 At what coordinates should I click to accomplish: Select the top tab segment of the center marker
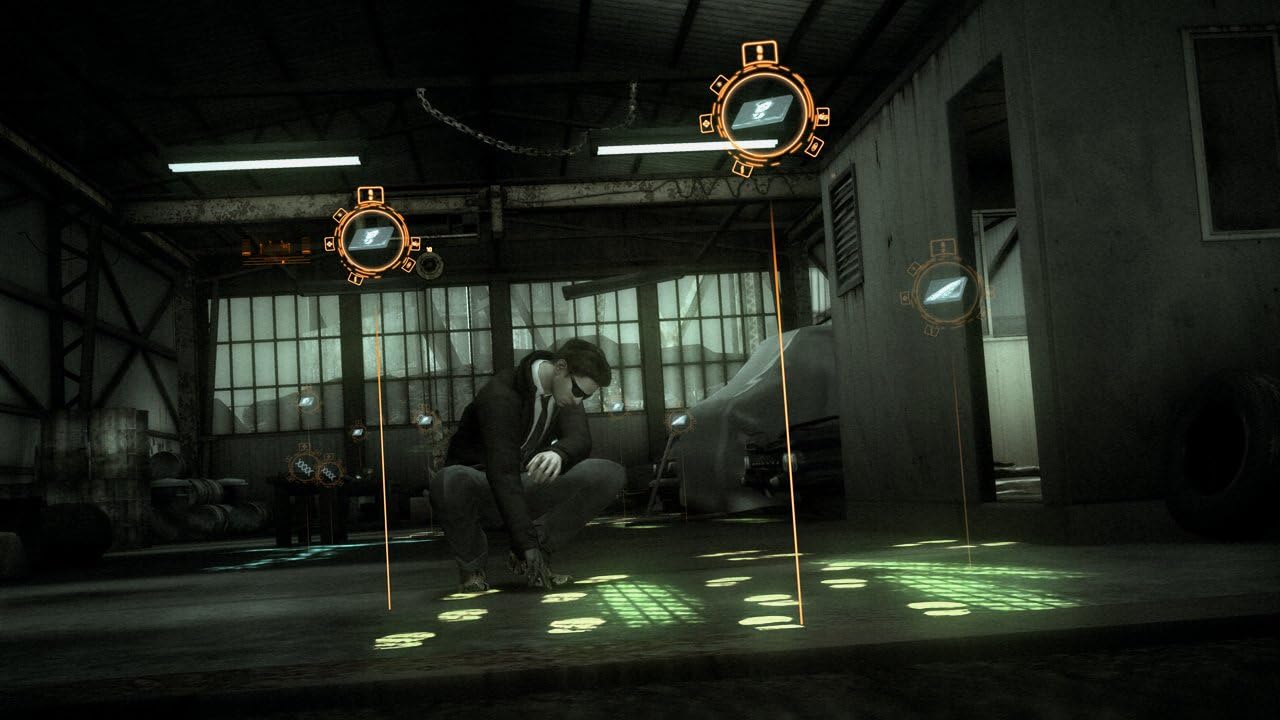tap(759, 53)
